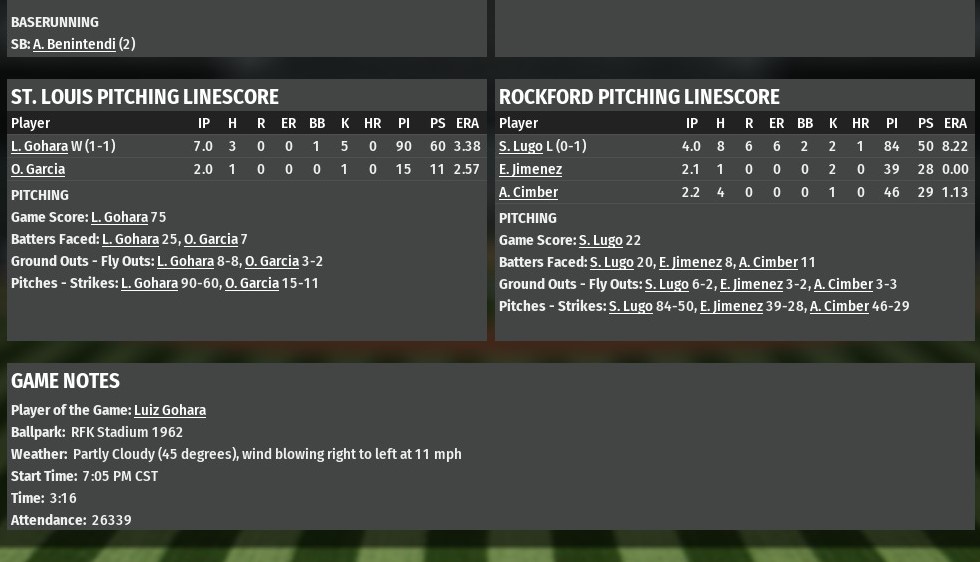This screenshot has height=562, width=980.
Task: Choose L. Gohara in St. Louis Pitches - Strikes line
Action: click(x=149, y=283)
